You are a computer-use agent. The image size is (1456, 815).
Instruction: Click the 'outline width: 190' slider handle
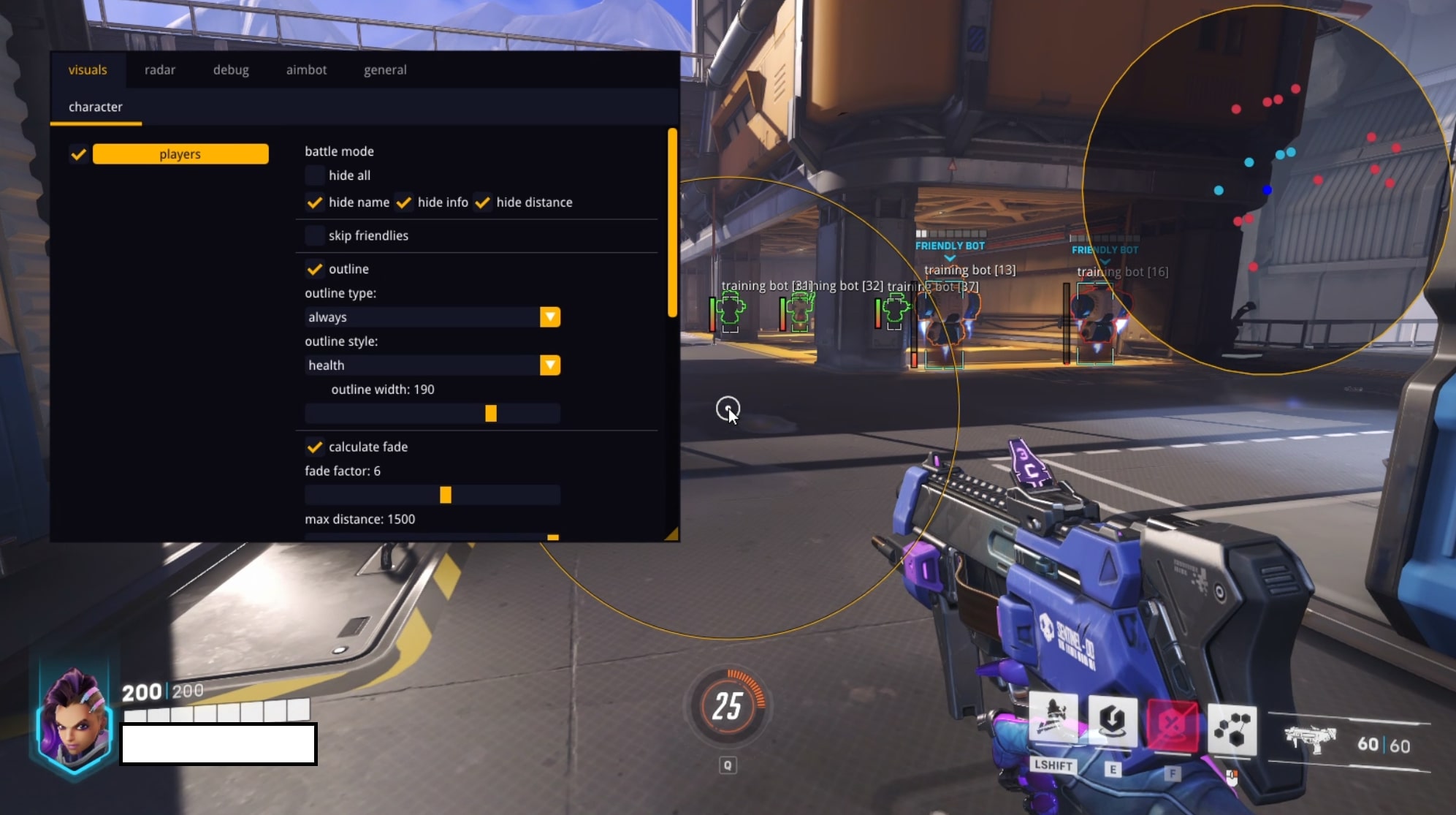click(492, 413)
